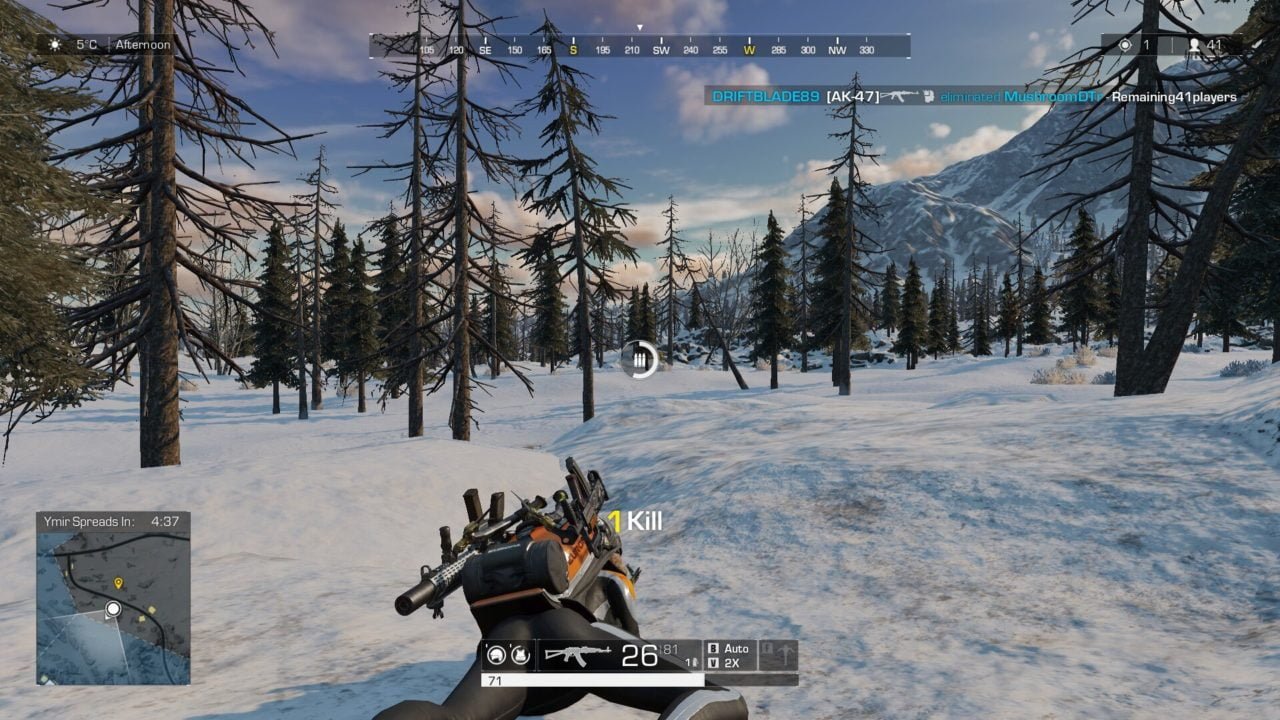The image size is (1280, 720).
Task: Click the sun weather icon
Action: tap(54, 45)
